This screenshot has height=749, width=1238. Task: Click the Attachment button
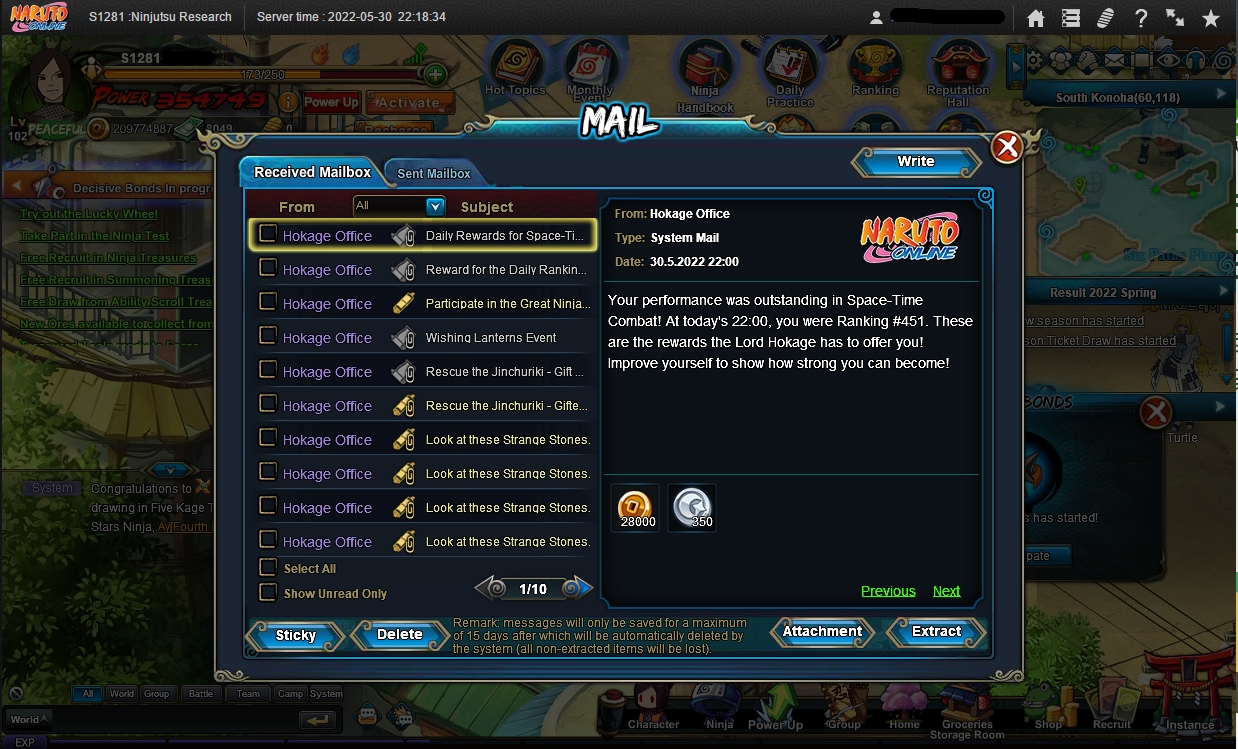click(x=822, y=632)
